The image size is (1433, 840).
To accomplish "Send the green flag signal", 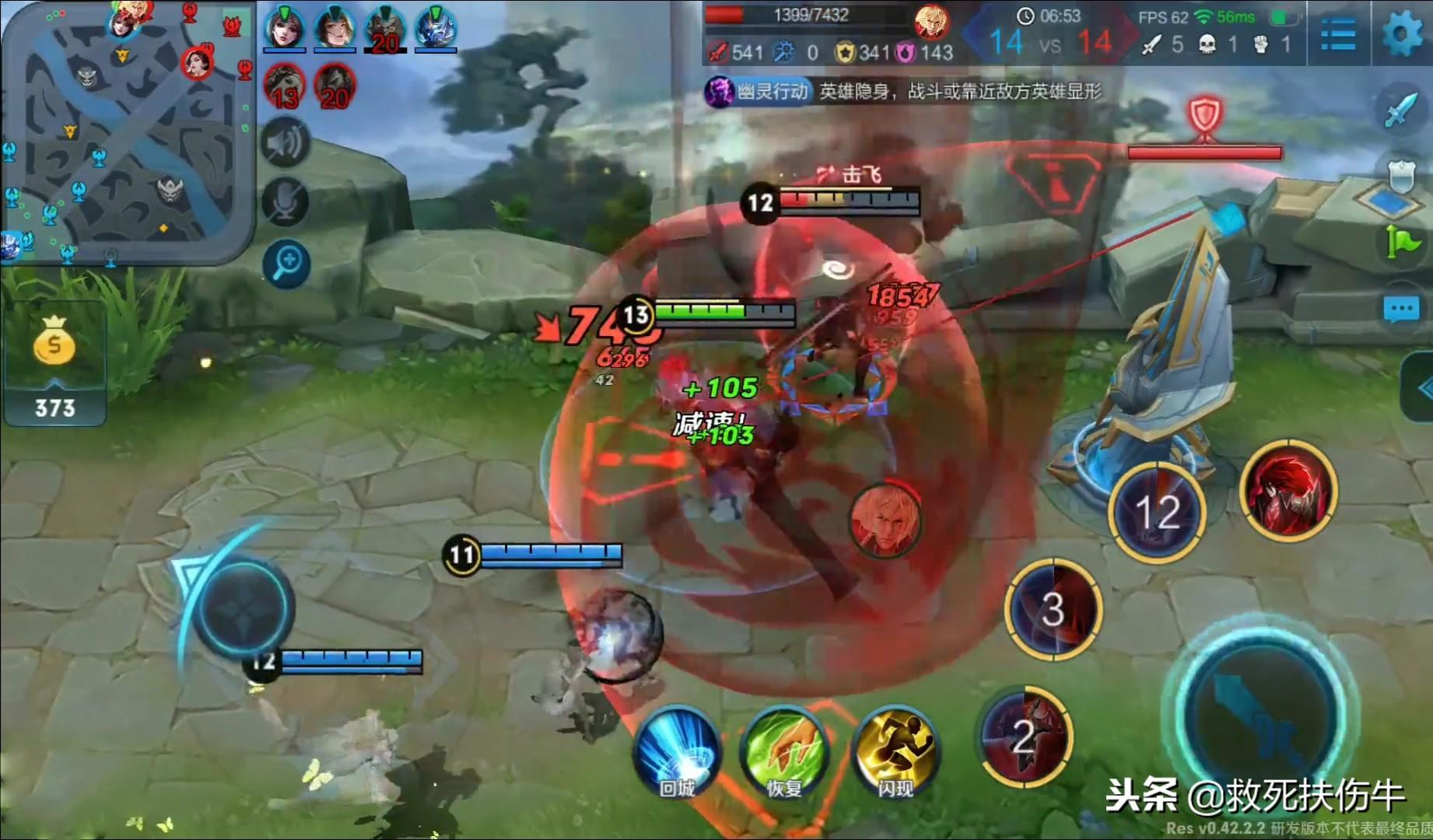I will click(1401, 243).
